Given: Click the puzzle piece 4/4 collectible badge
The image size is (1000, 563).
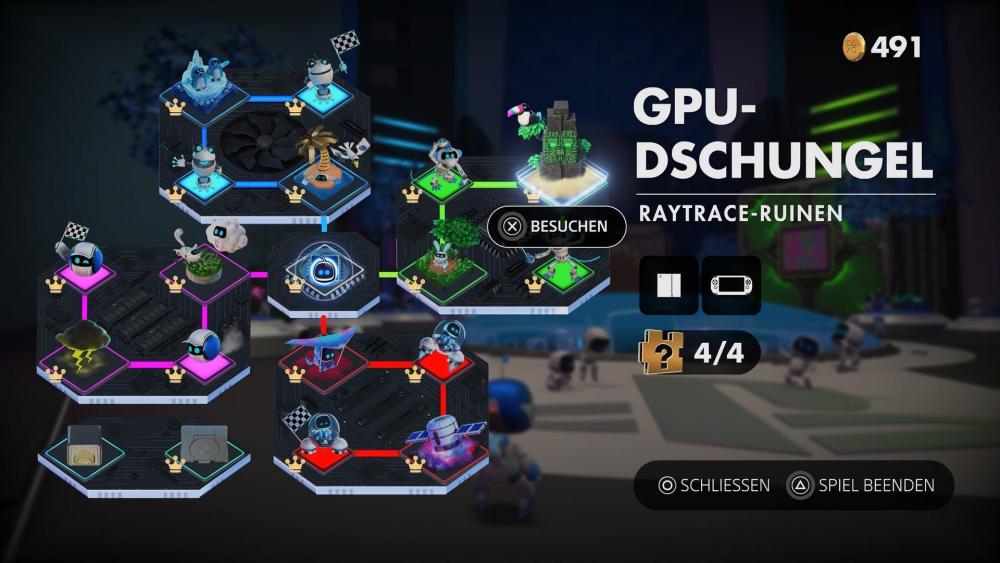Looking at the screenshot, I should tap(699, 352).
